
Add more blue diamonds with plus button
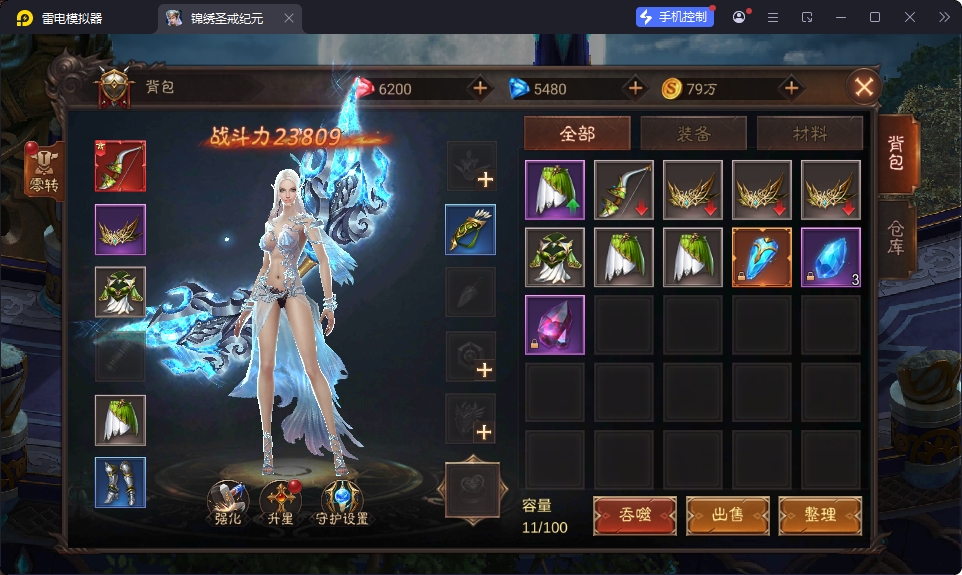point(635,88)
